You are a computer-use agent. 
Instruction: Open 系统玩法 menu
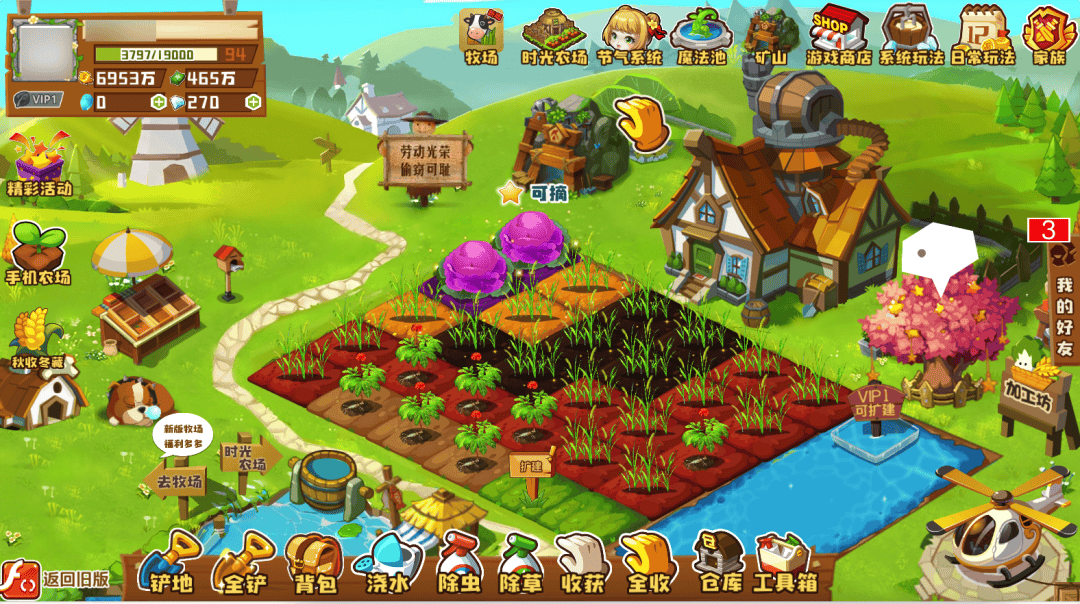click(x=910, y=36)
